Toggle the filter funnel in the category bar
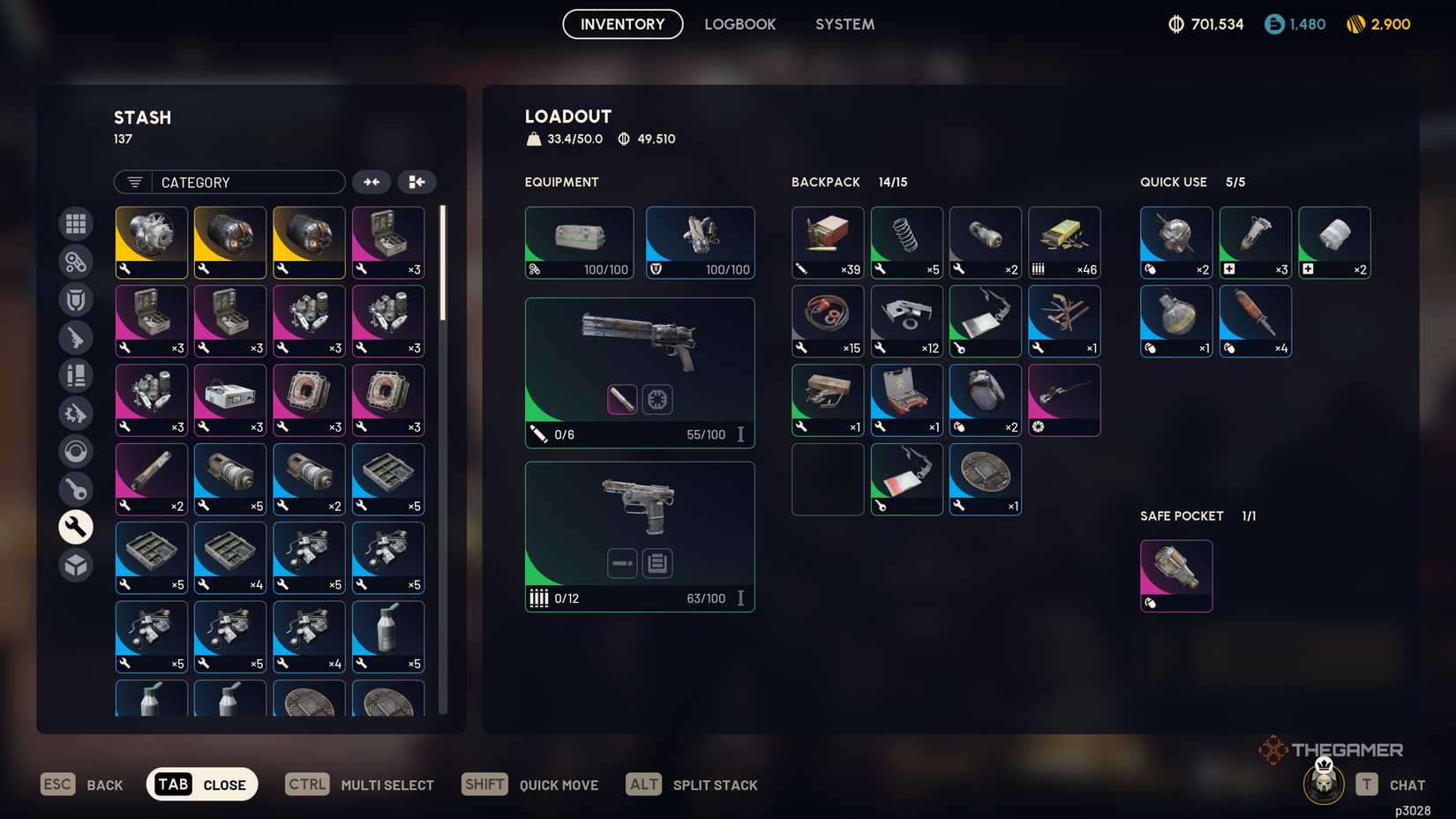 point(133,182)
